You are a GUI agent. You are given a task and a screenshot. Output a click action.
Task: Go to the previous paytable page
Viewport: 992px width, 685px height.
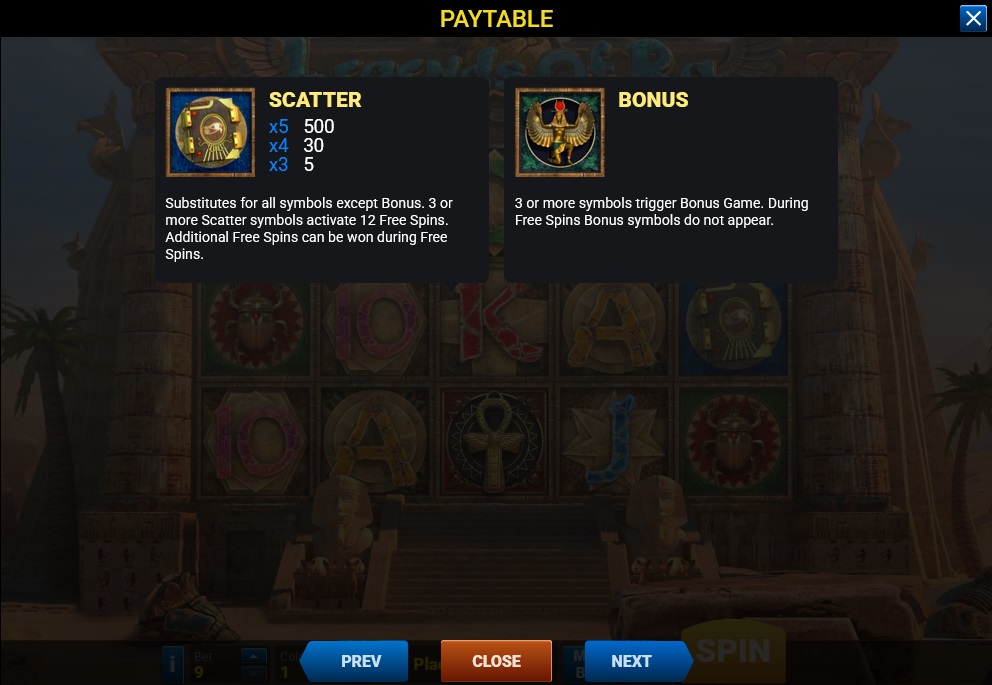[x=357, y=661]
